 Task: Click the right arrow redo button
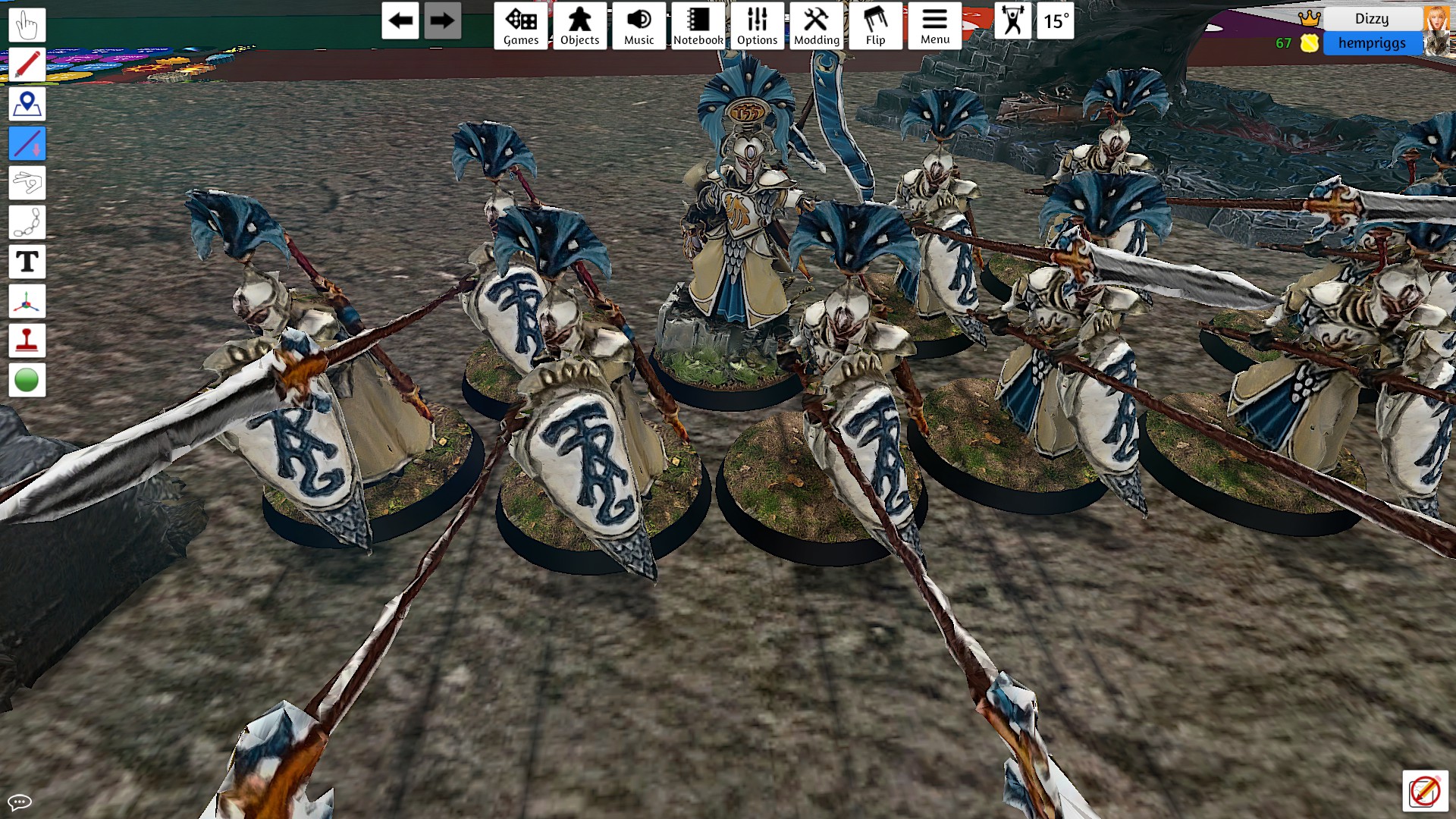(442, 20)
